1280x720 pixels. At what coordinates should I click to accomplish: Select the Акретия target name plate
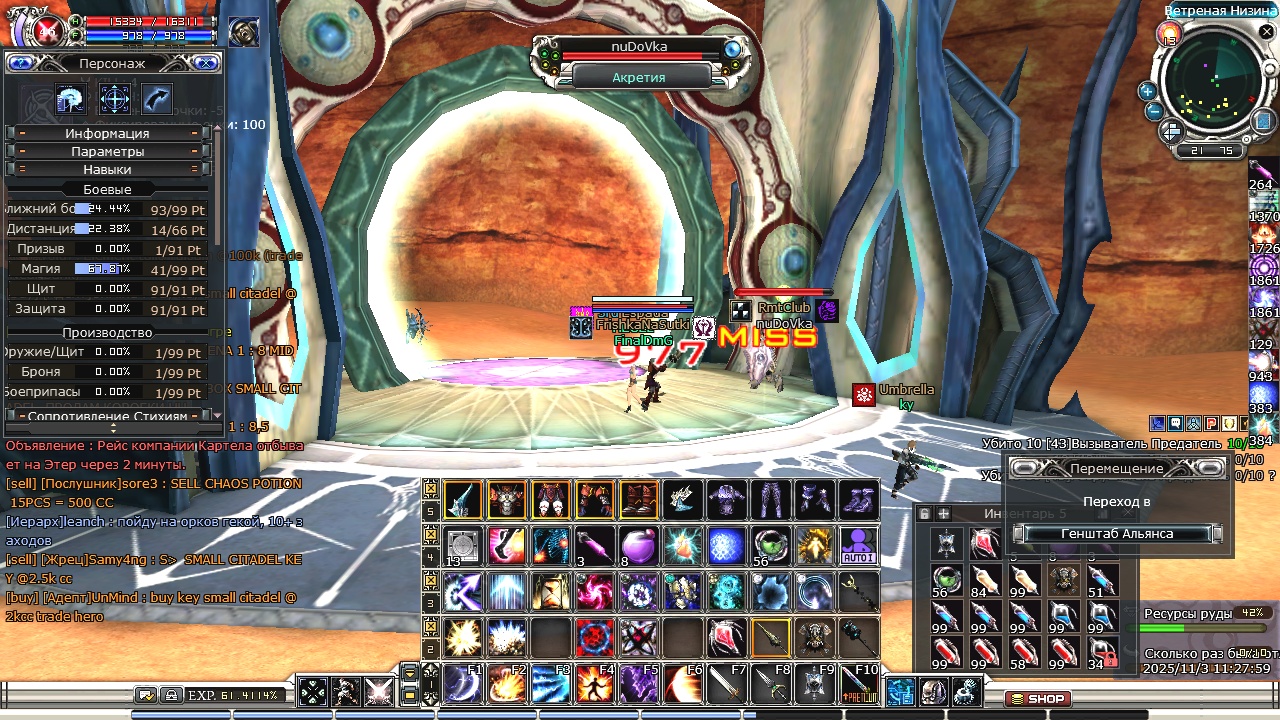pos(639,77)
